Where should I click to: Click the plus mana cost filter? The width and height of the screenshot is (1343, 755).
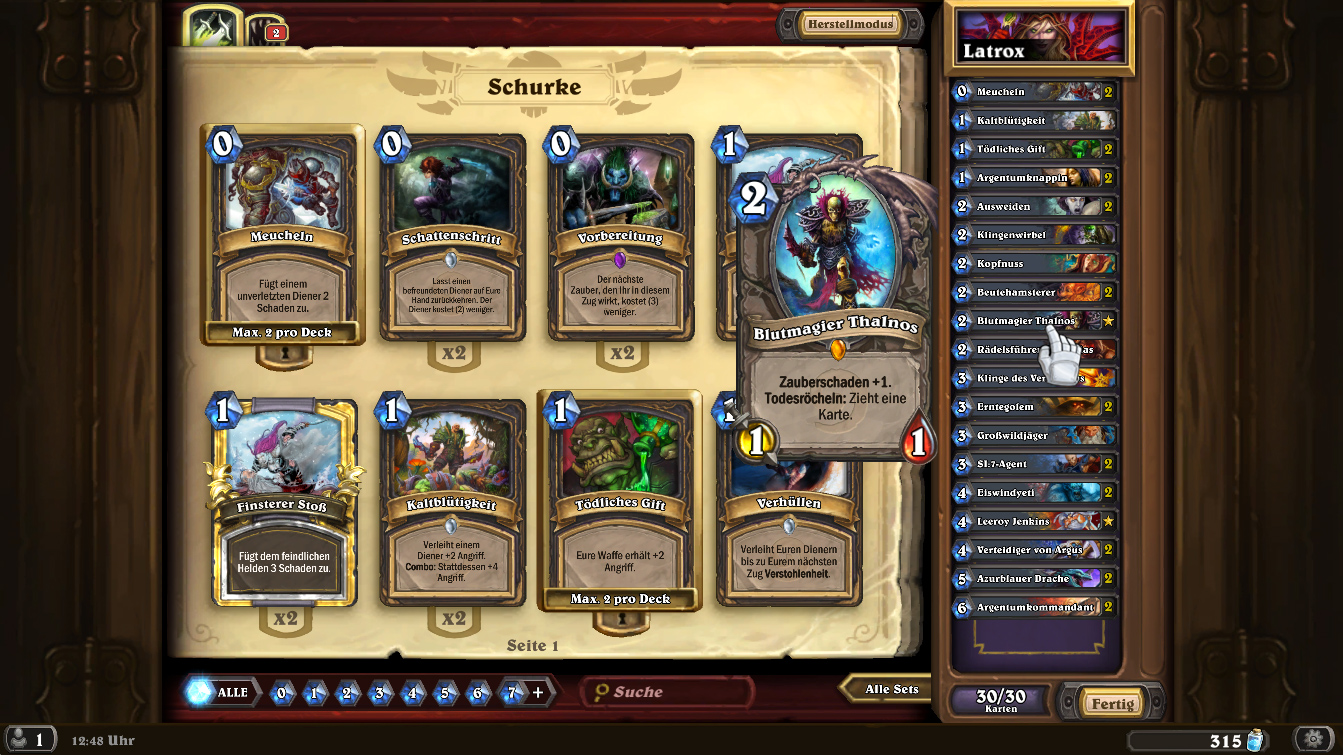point(539,691)
